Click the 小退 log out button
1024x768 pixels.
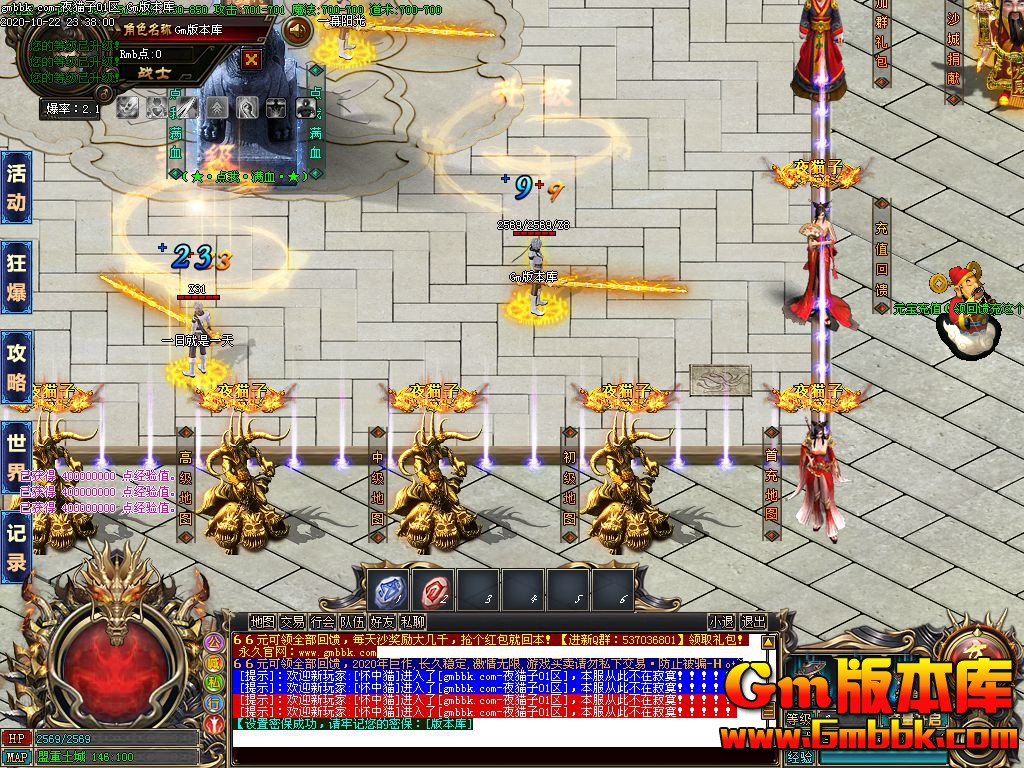point(721,622)
